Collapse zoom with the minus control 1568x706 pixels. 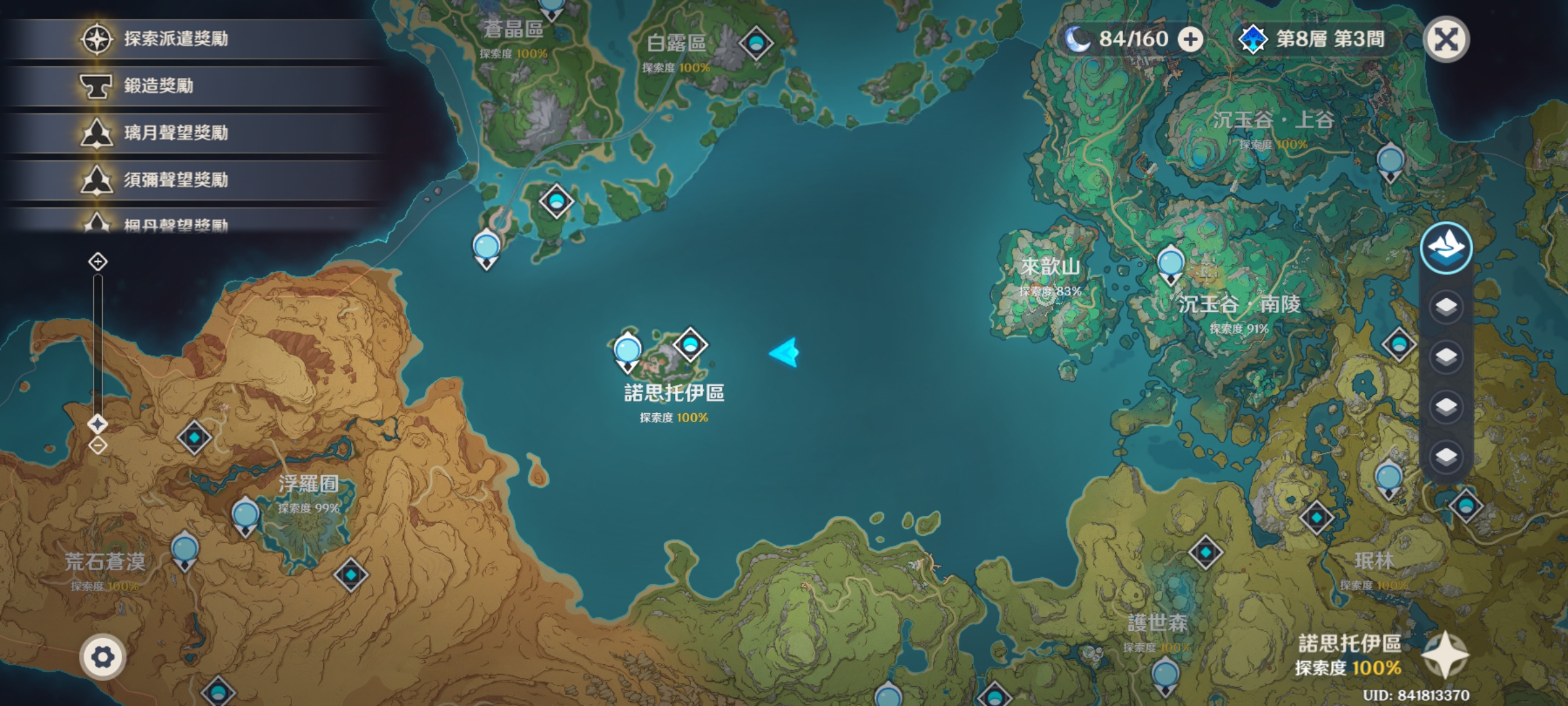[98, 444]
